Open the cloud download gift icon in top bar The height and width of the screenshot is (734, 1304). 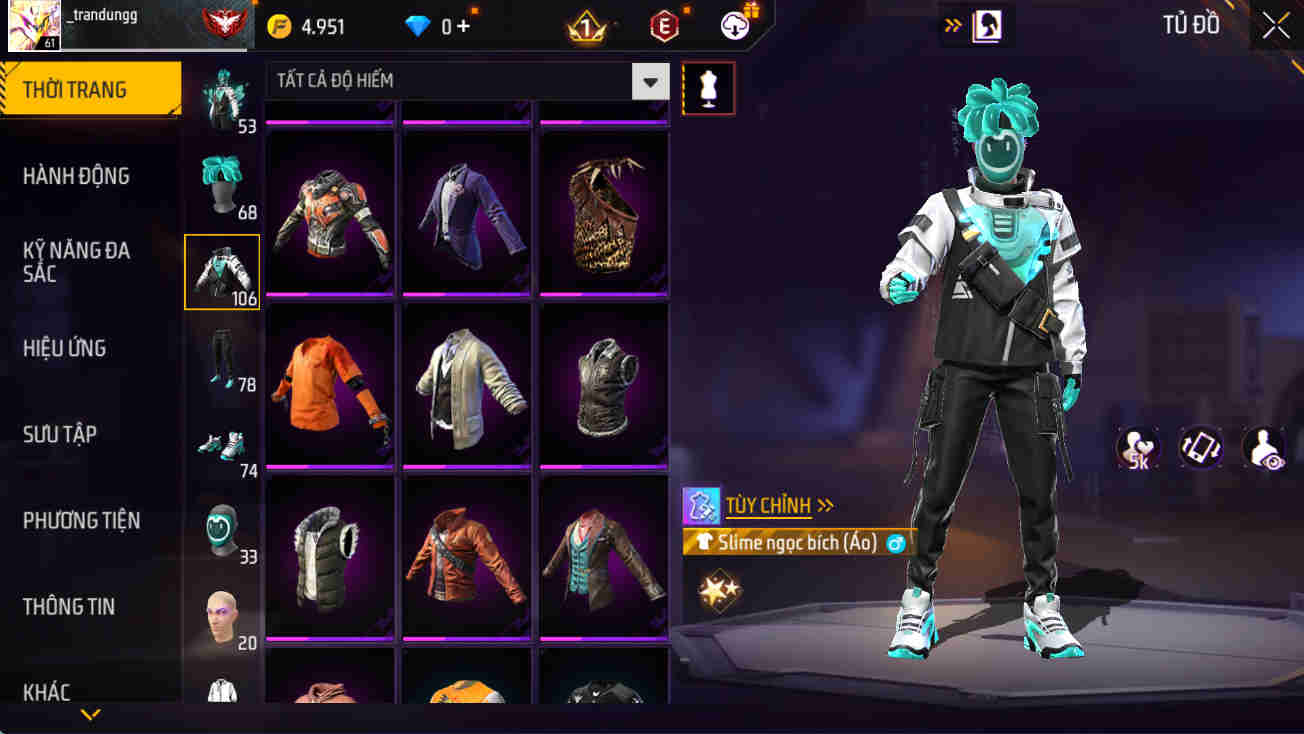(735, 26)
